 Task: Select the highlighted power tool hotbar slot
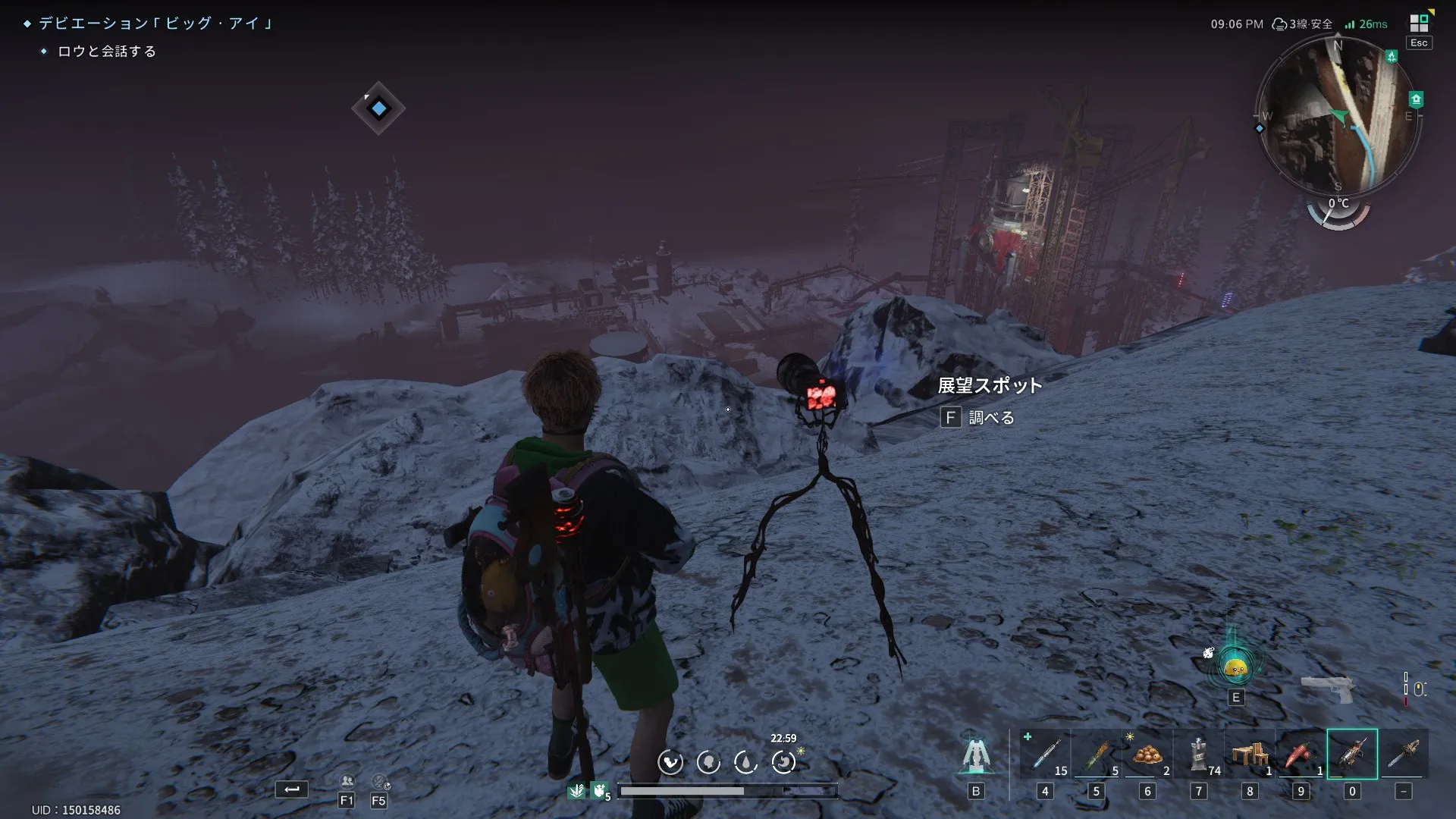click(x=1352, y=754)
